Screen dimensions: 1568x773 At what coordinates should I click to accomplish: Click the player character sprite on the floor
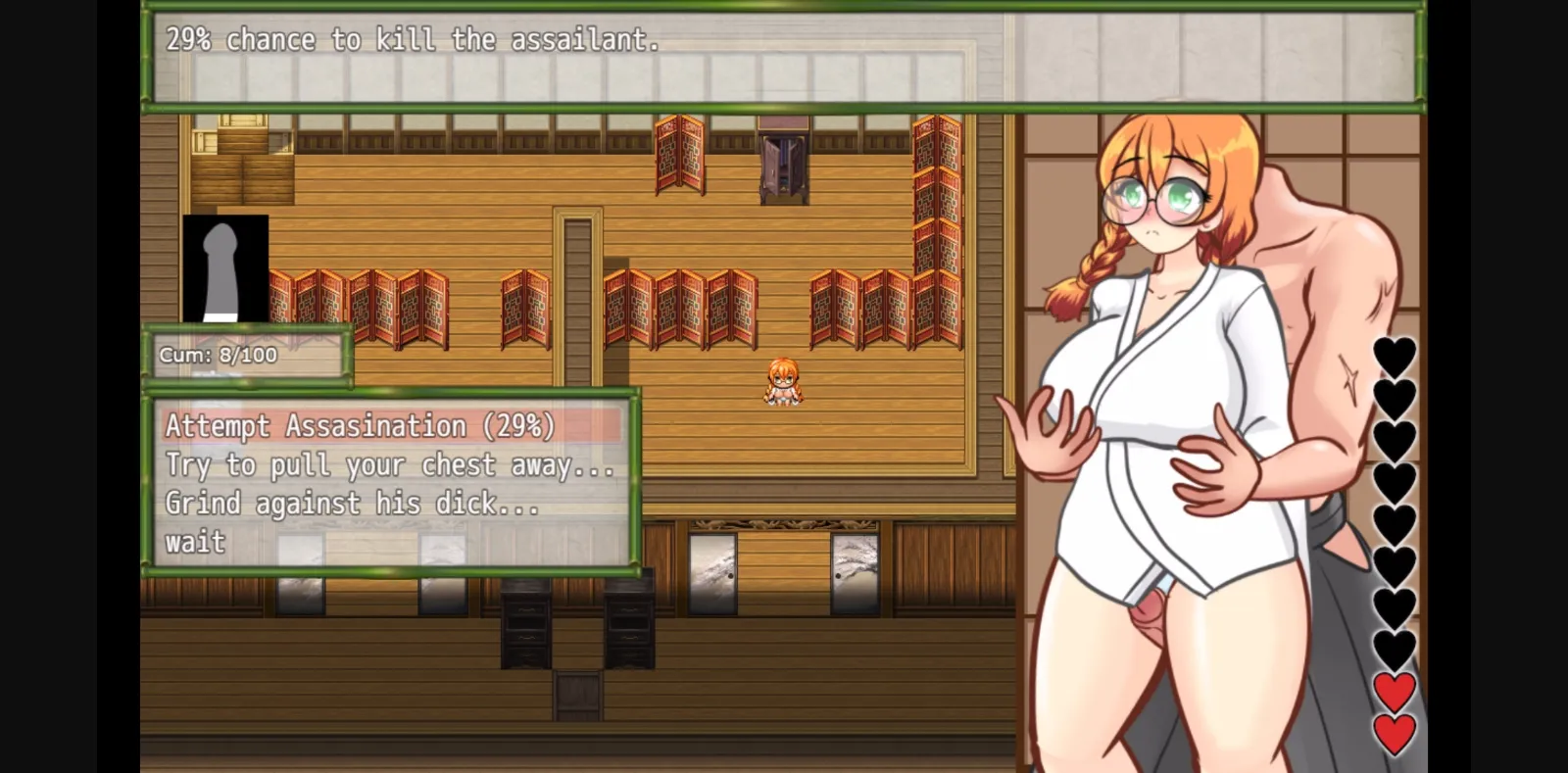[x=782, y=382]
